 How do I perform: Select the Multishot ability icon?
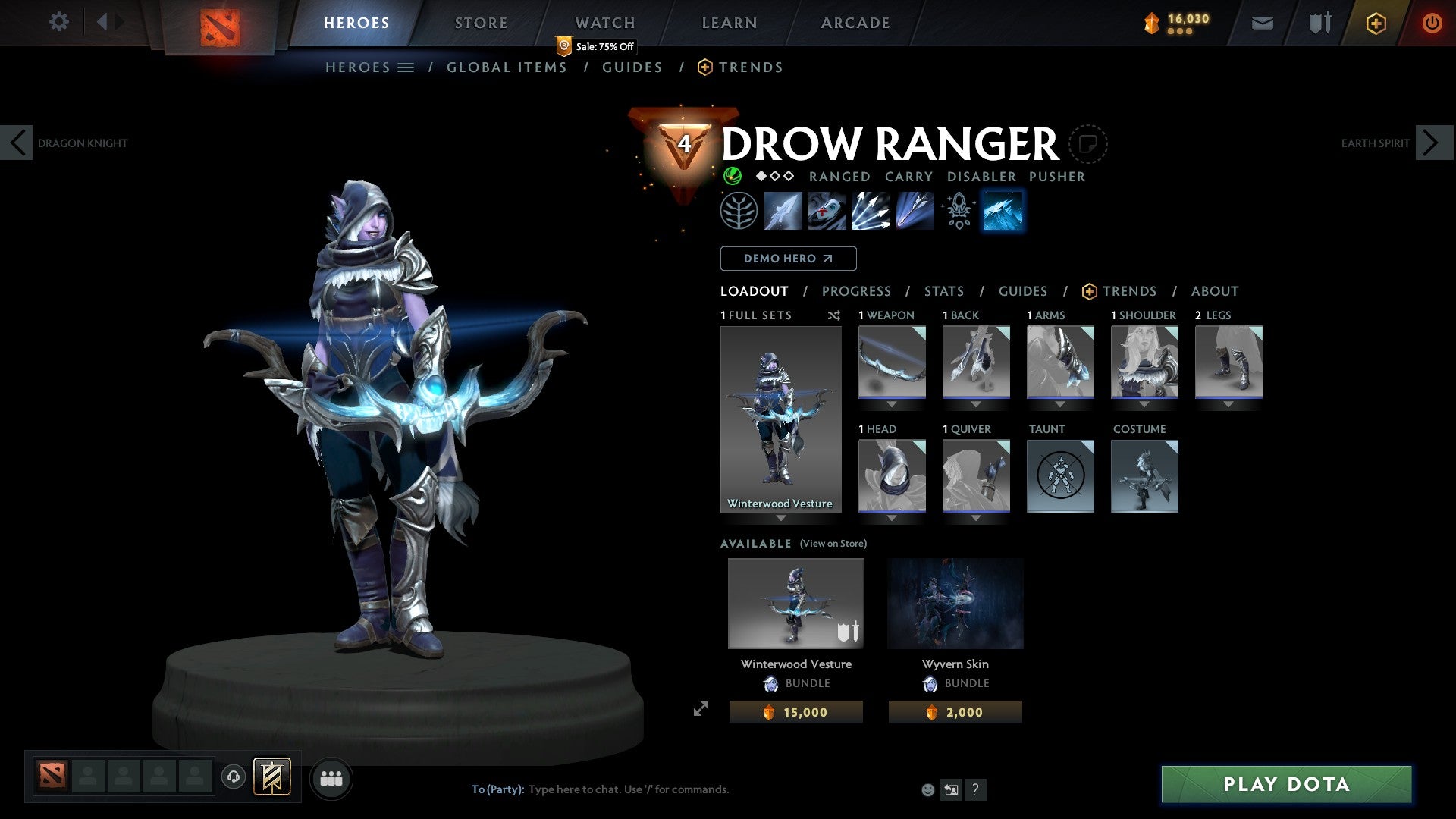tap(871, 211)
